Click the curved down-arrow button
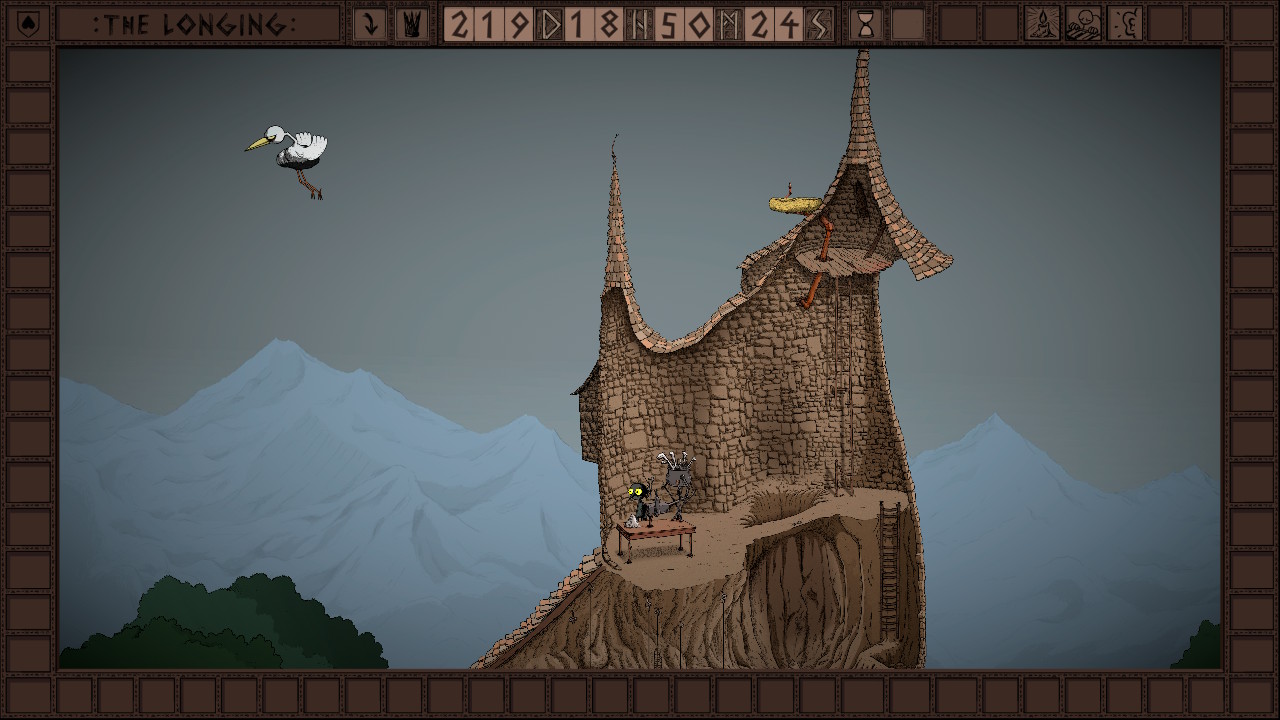Image resolution: width=1280 pixels, height=720 pixels. [x=370, y=24]
